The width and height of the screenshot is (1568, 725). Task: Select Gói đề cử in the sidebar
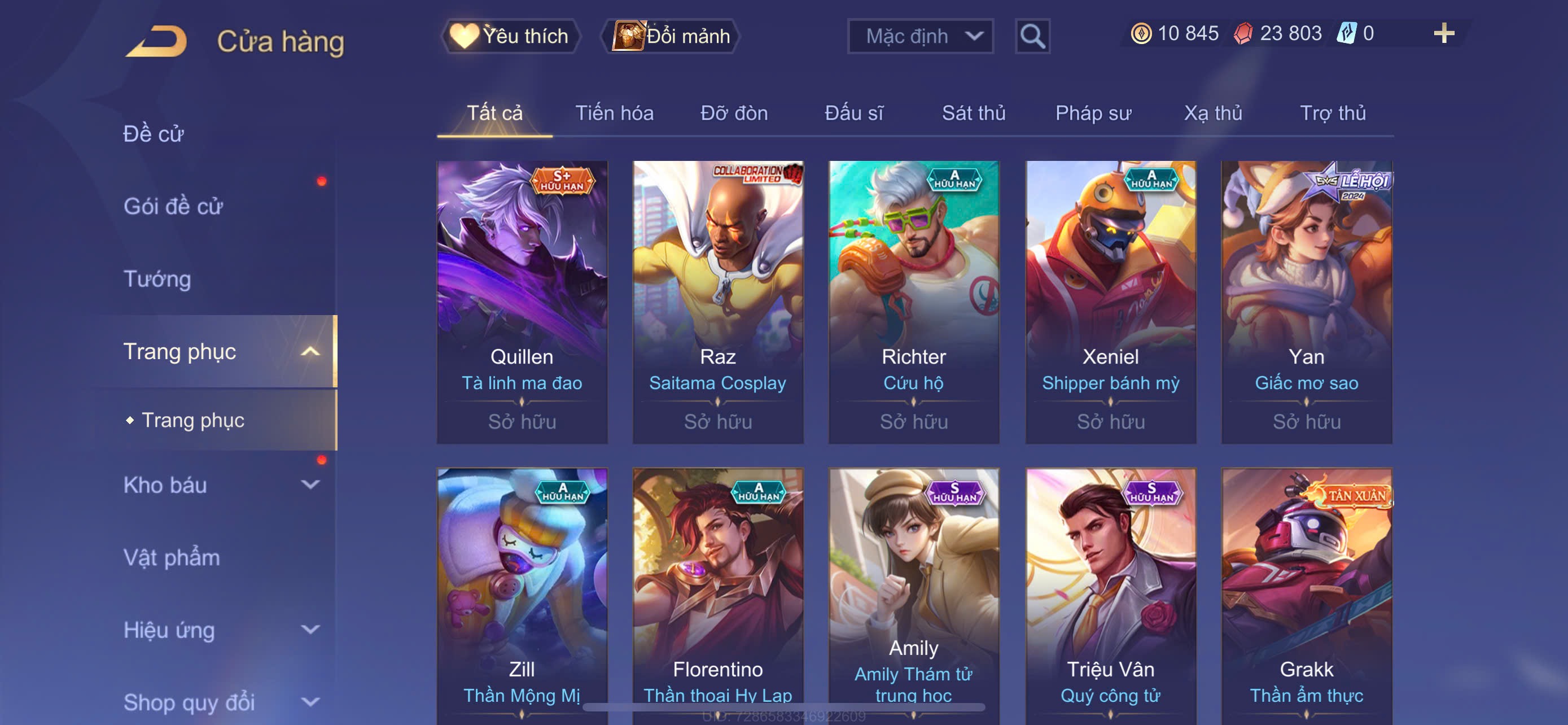(x=173, y=206)
